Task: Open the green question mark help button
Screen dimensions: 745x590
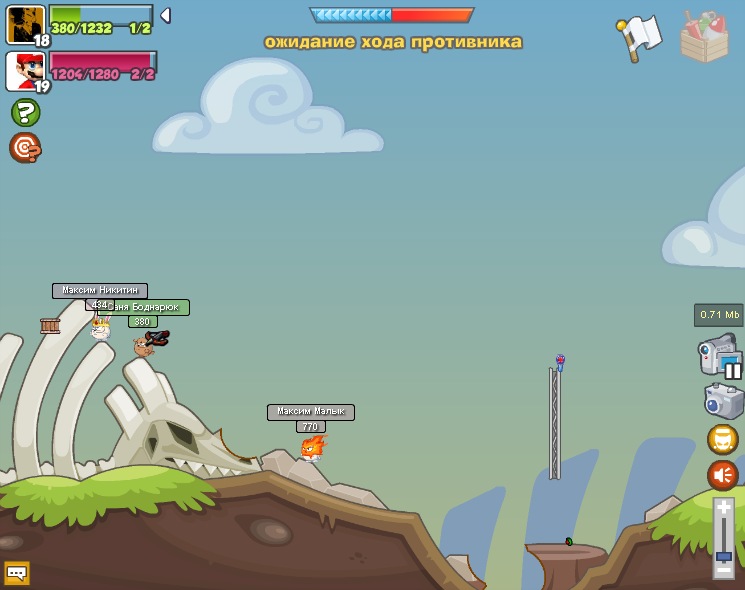Action: coord(25,112)
